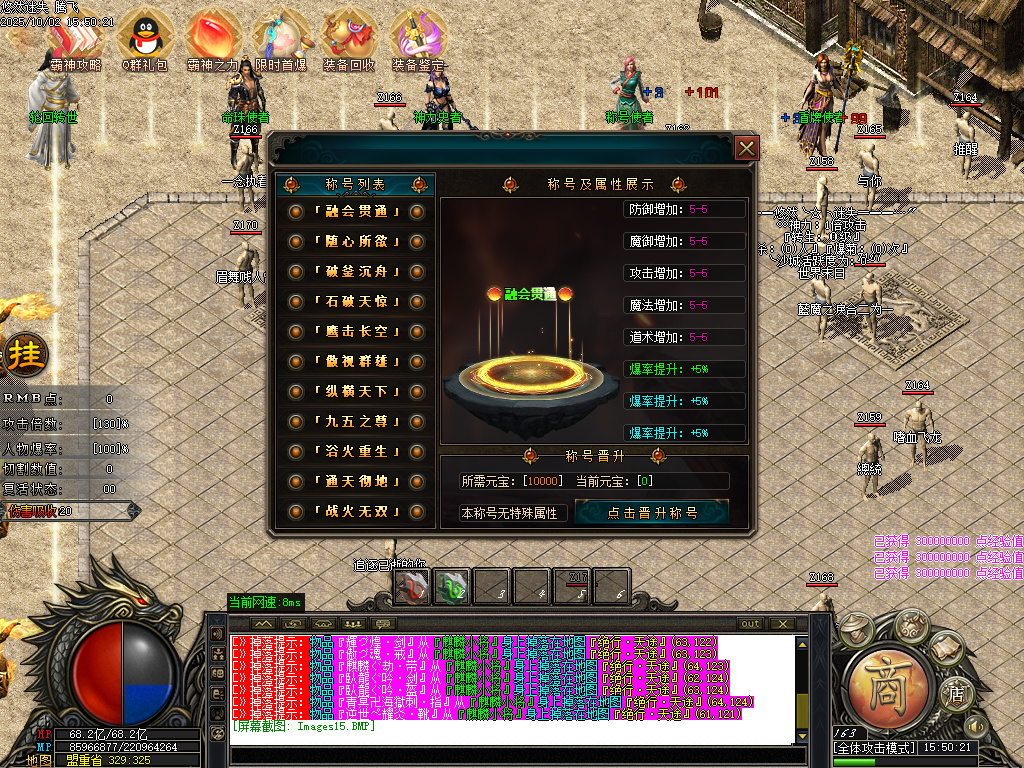The image size is (1024, 768).
Task: Select the 战火无双 title entry
Action: point(355,512)
